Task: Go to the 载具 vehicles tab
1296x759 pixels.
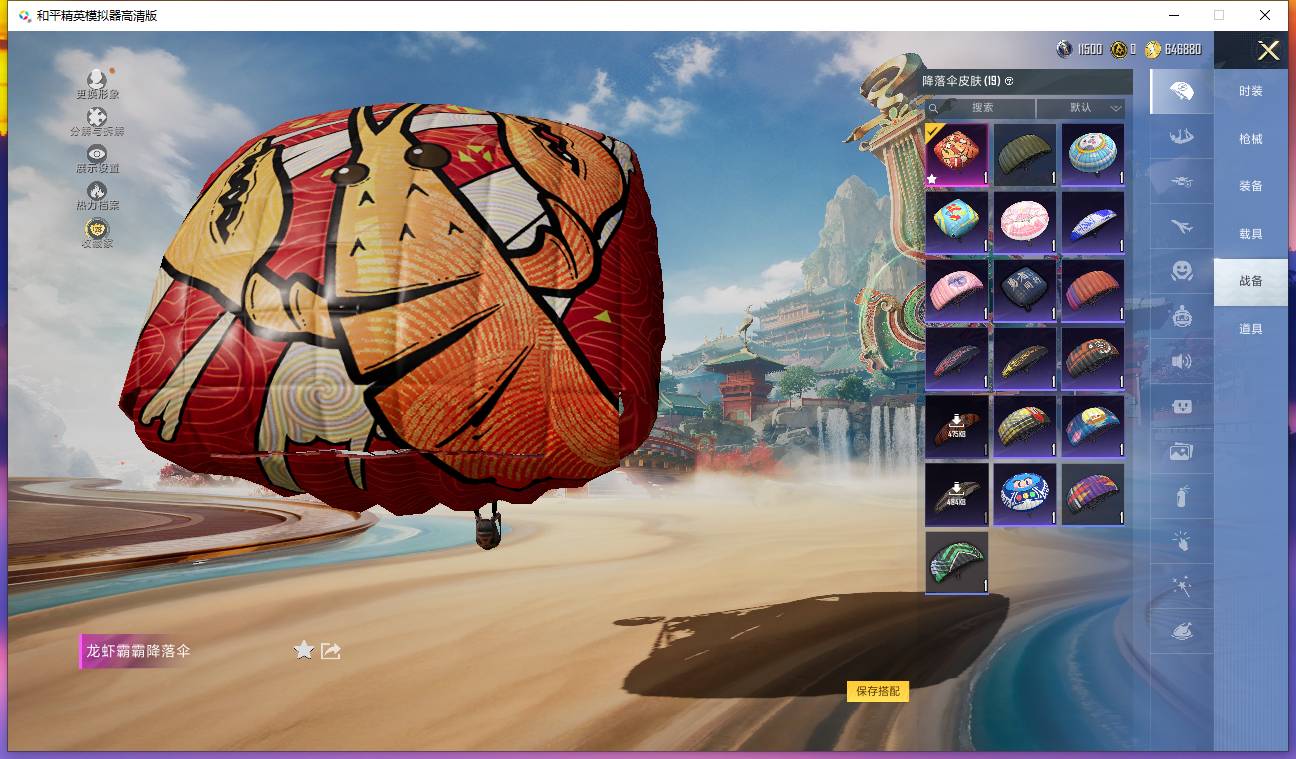Action: point(1250,234)
